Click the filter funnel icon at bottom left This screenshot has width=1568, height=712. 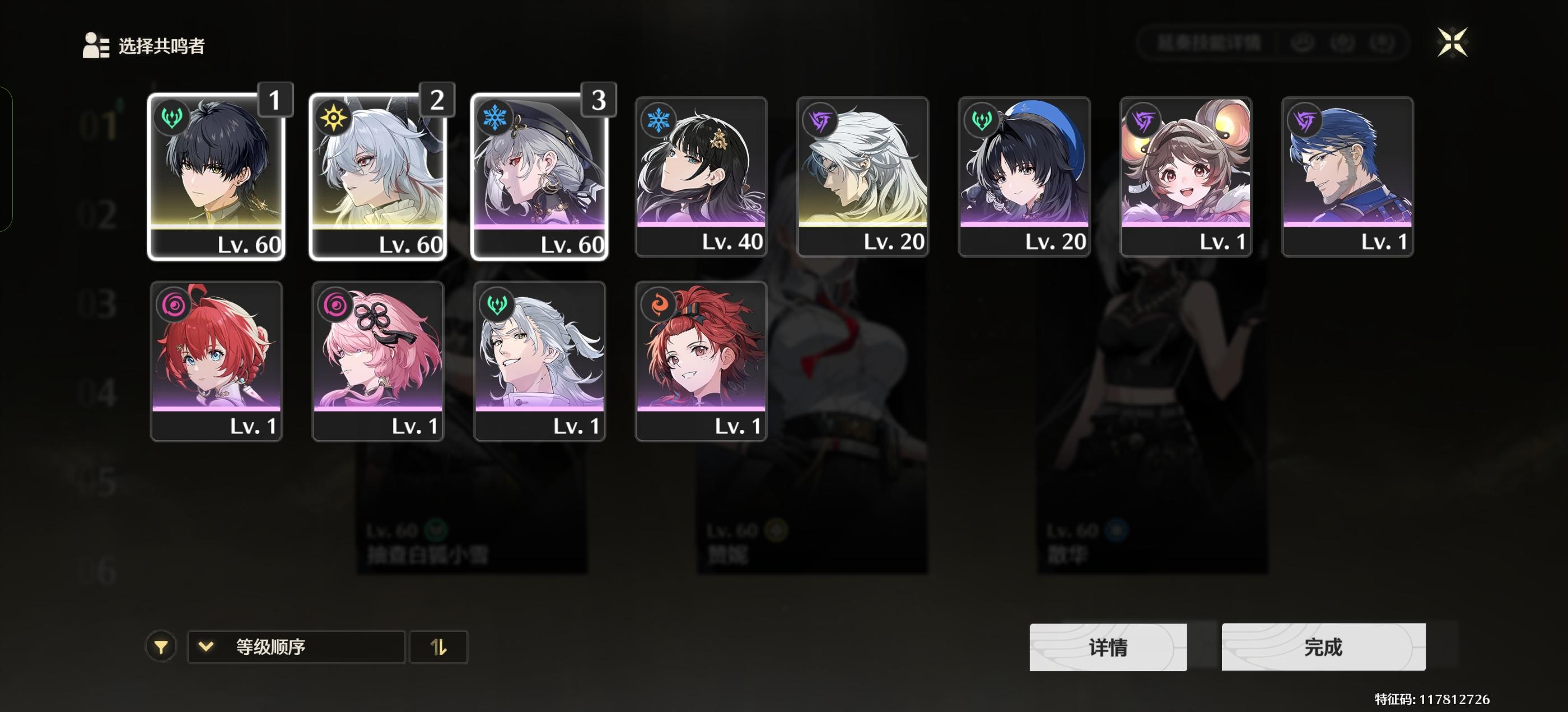161,647
